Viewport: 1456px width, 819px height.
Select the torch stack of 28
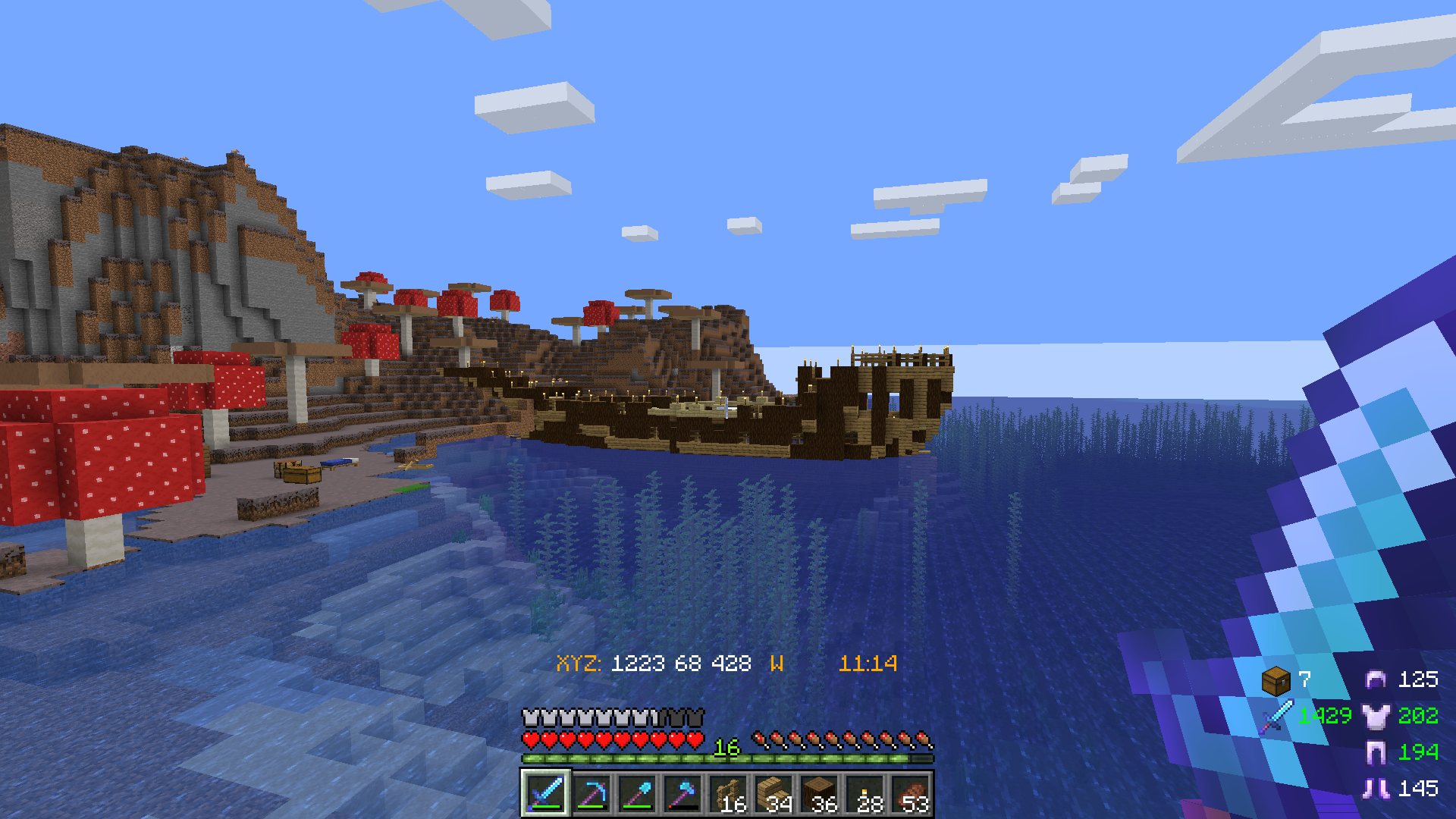[x=864, y=794]
